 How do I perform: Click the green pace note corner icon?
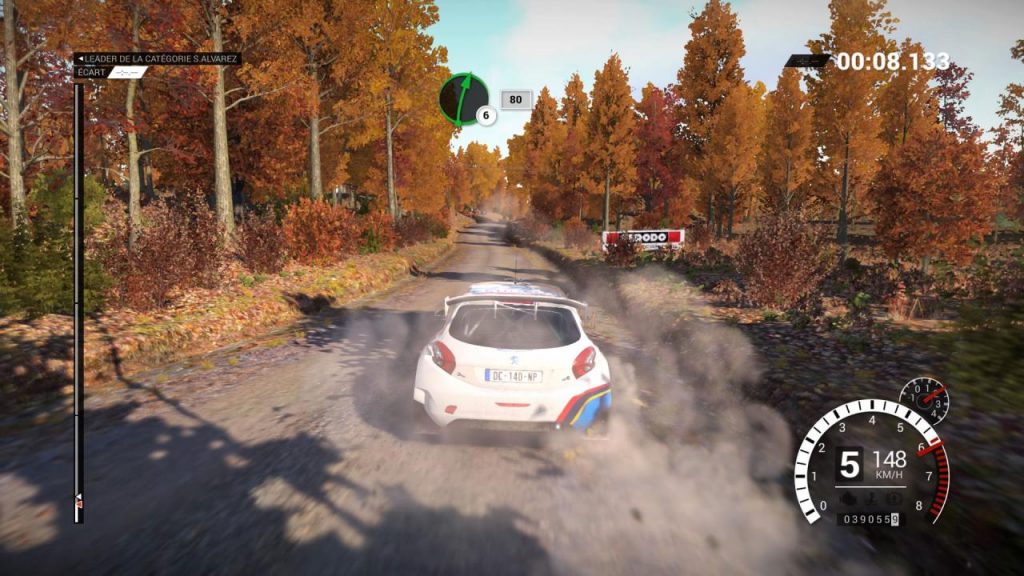coord(461,98)
